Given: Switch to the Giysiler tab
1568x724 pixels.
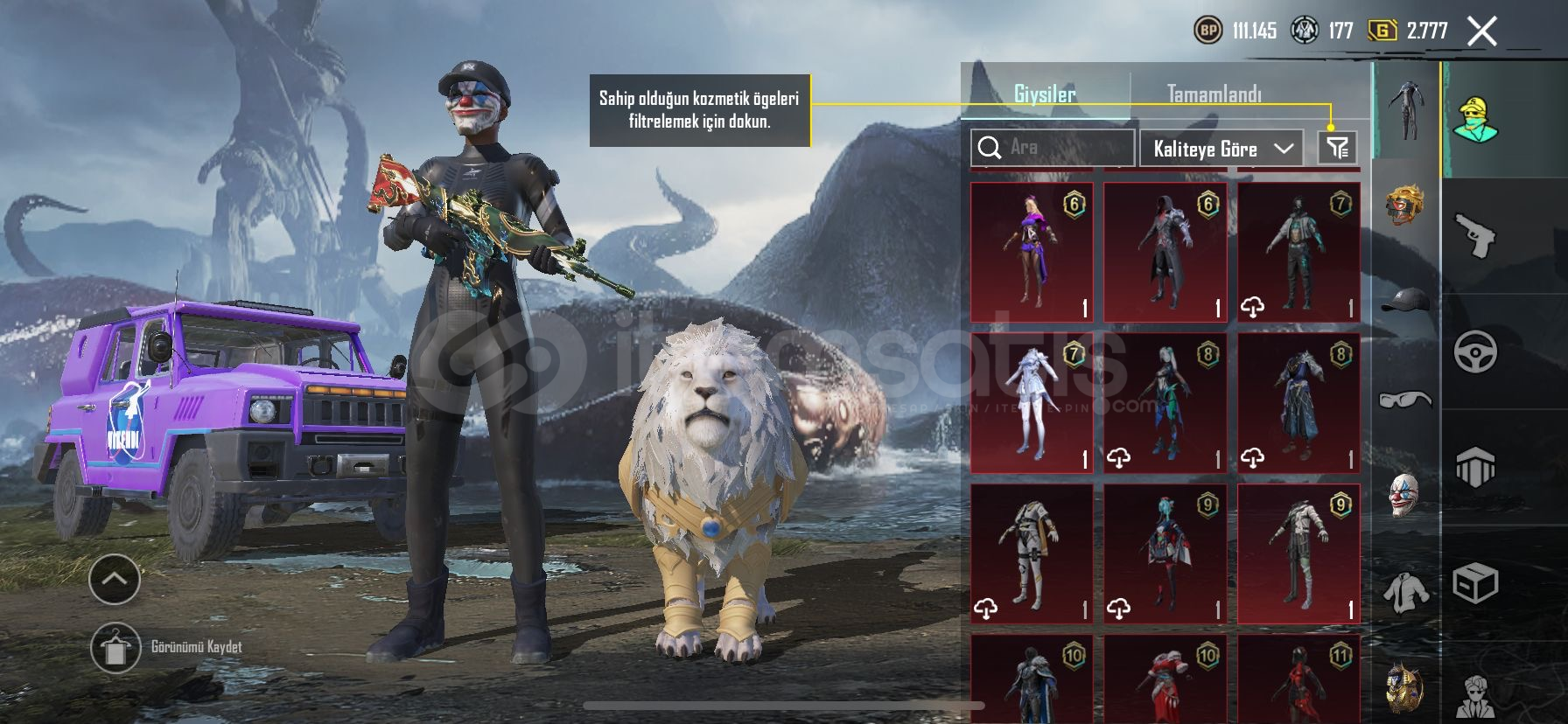Looking at the screenshot, I should coord(1045,94).
